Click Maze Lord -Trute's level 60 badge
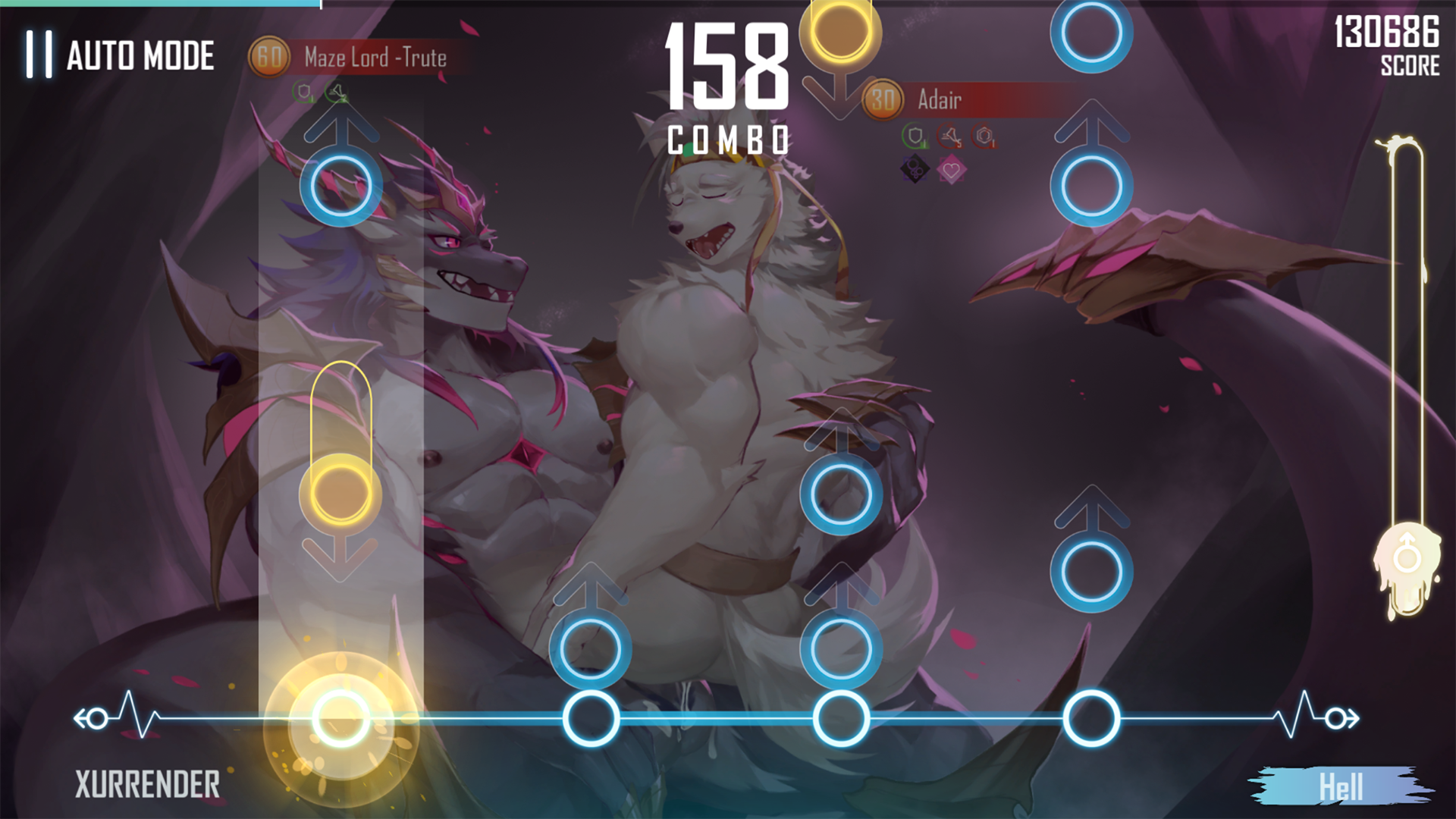Screen dimensions: 1456x819 coord(269,57)
